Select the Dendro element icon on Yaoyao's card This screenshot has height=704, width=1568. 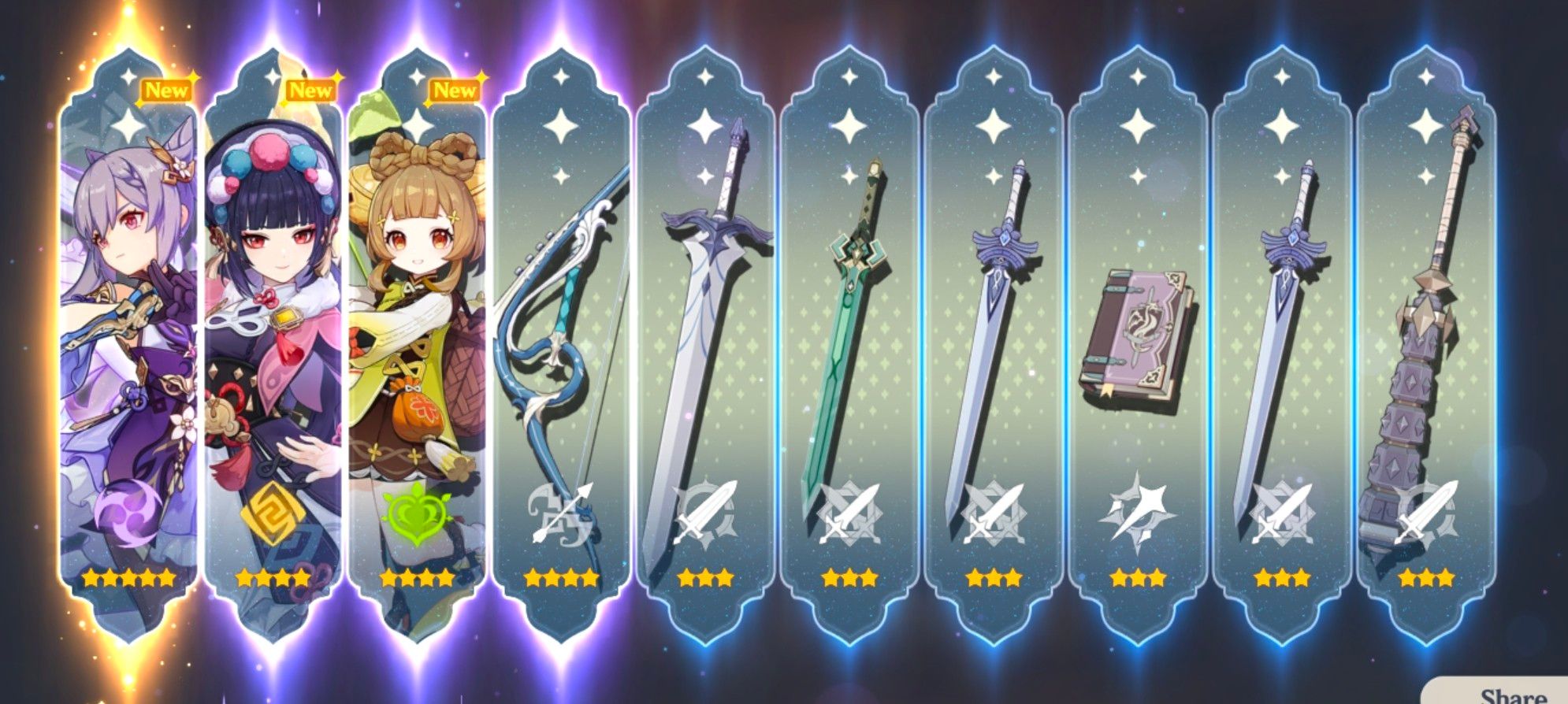point(417,514)
